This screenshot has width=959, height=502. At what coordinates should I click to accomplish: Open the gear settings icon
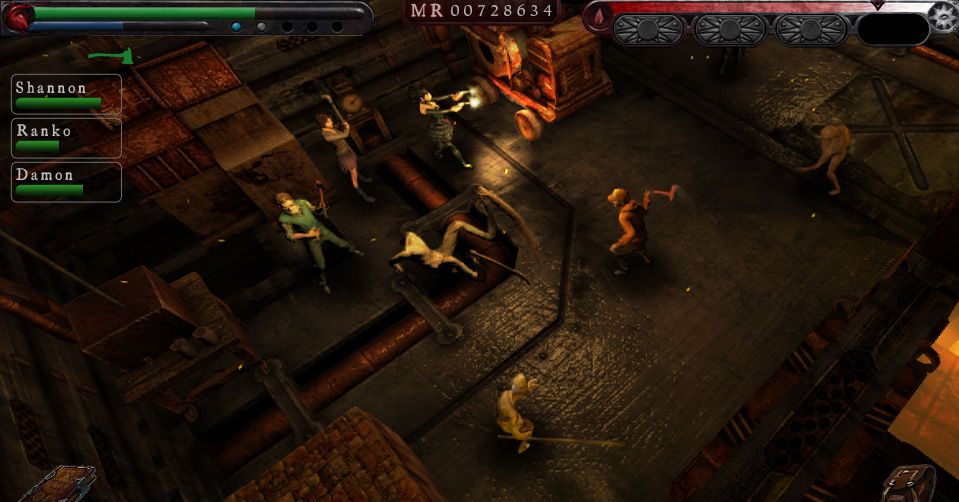[x=942, y=17]
